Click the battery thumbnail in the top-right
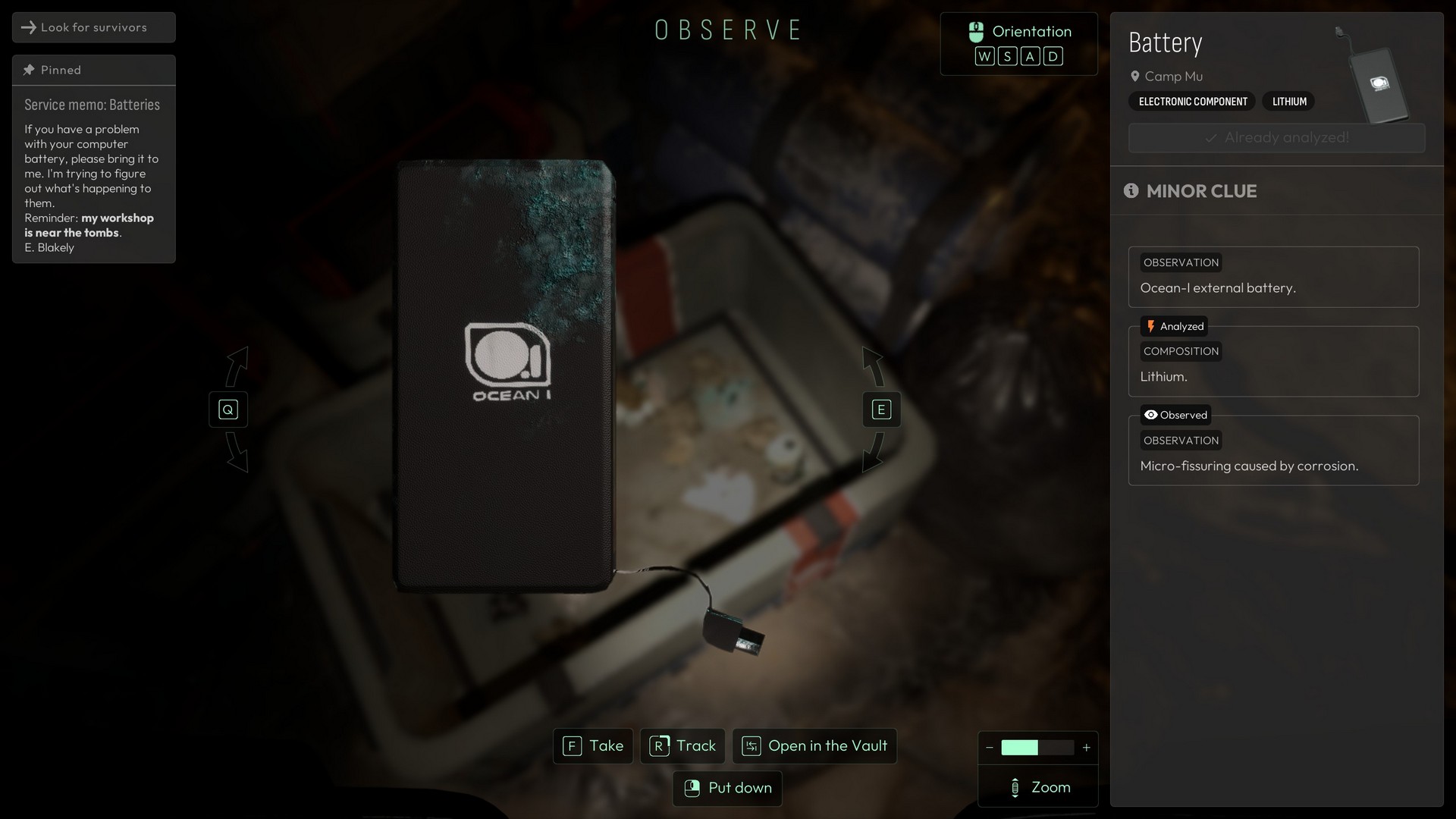Screen dimensions: 1456x819 click(1379, 83)
